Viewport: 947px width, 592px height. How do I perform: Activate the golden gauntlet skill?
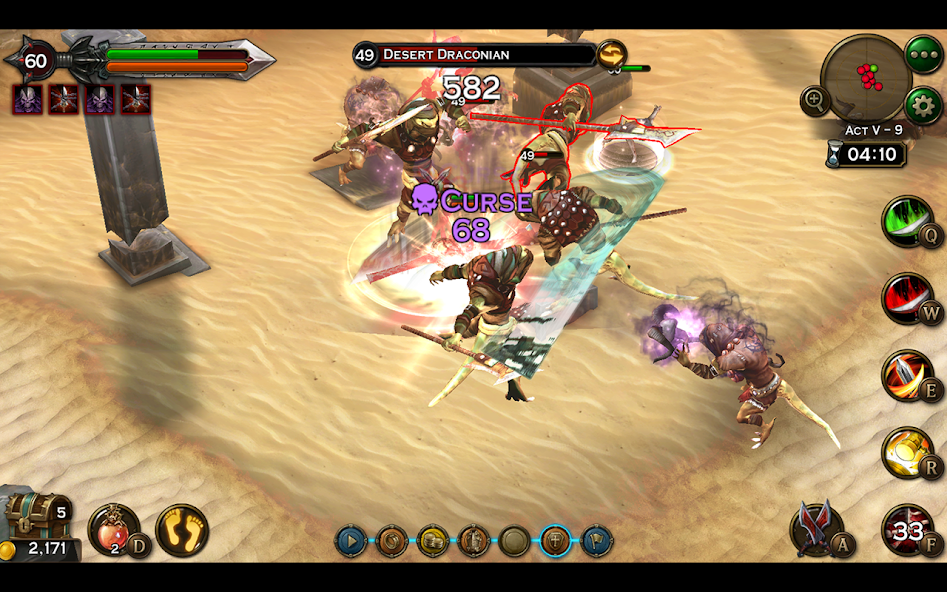pos(906,452)
